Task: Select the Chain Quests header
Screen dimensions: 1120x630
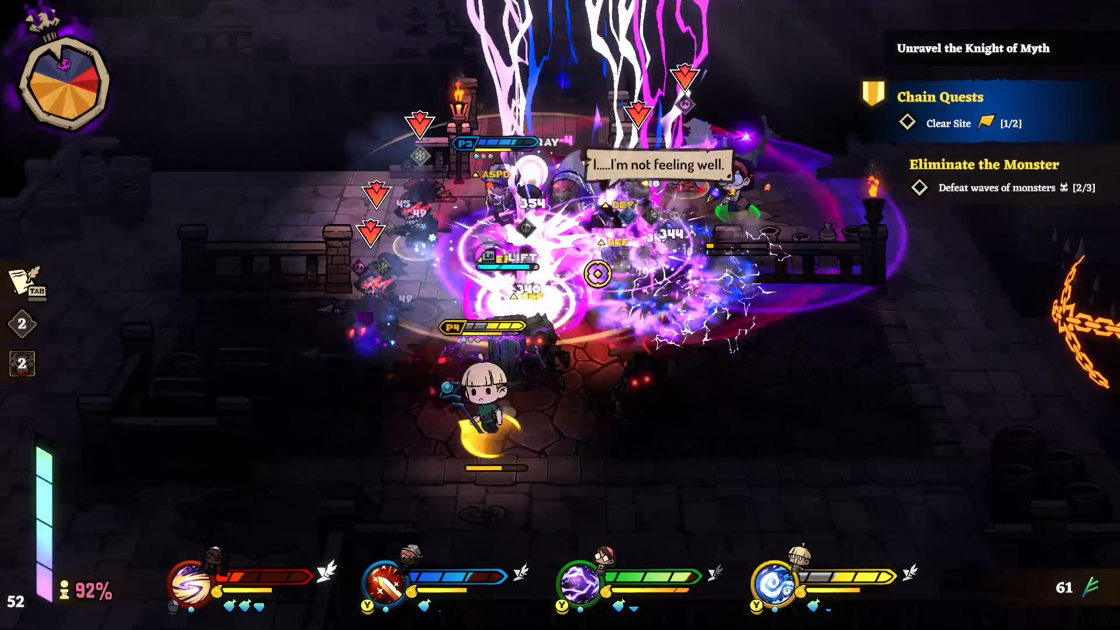Action: pos(940,97)
